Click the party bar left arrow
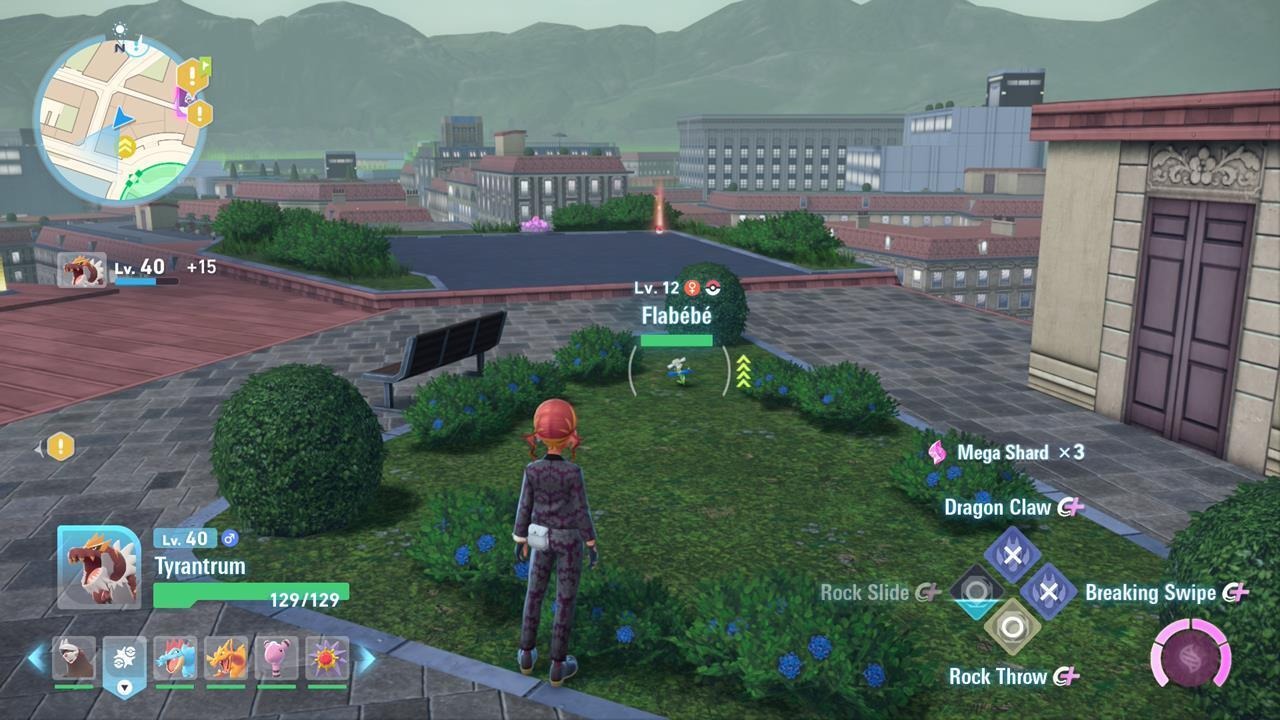1280x720 pixels. [37, 658]
